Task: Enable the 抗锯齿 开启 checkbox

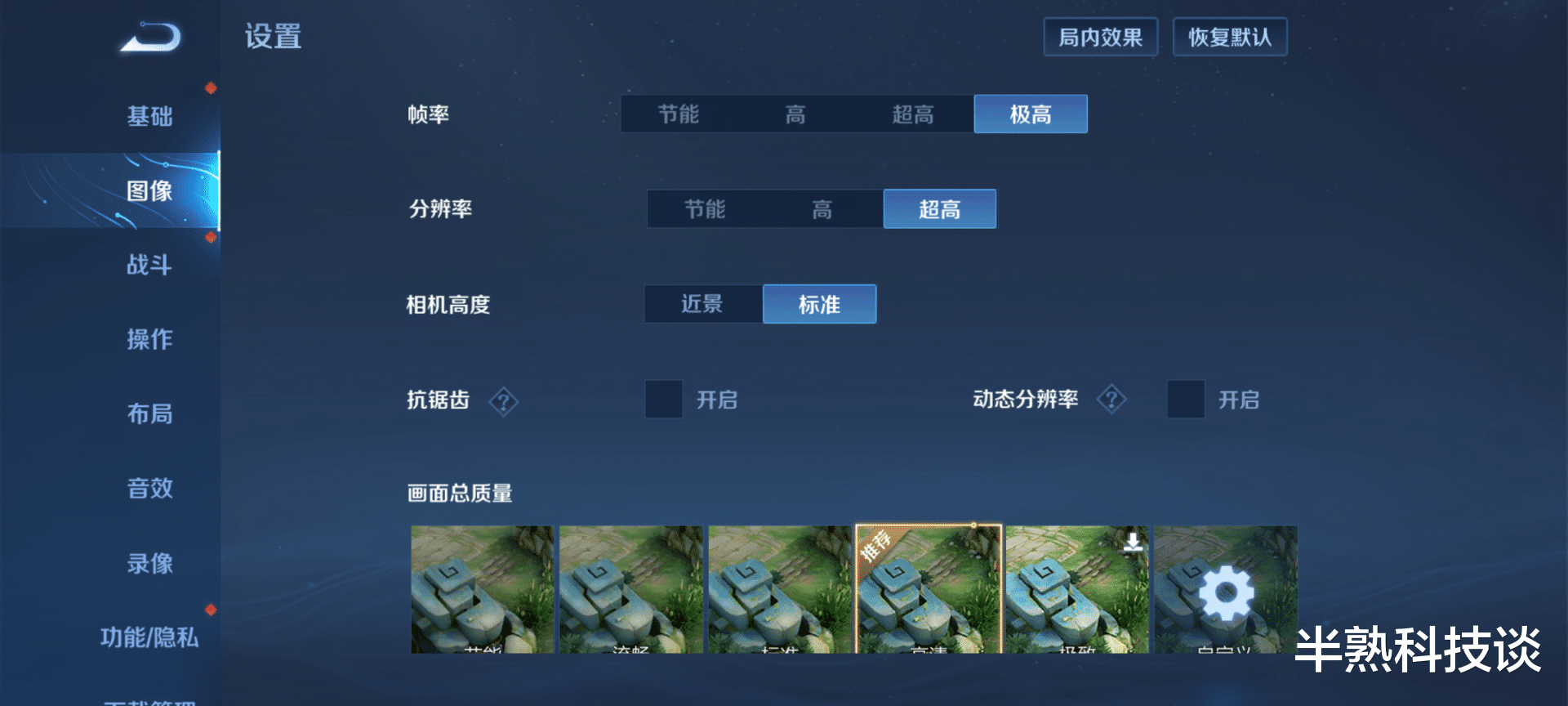Action: pyautogui.click(x=664, y=400)
